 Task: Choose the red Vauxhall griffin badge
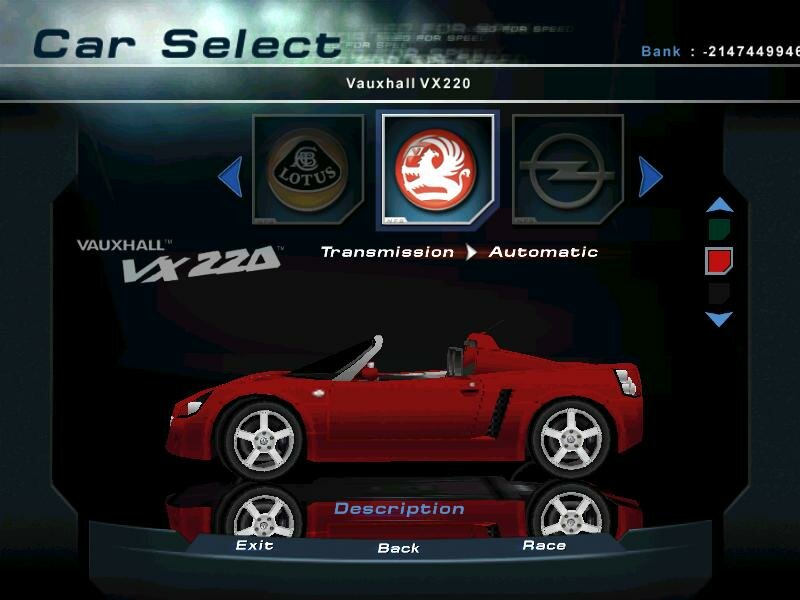coord(436,168)
